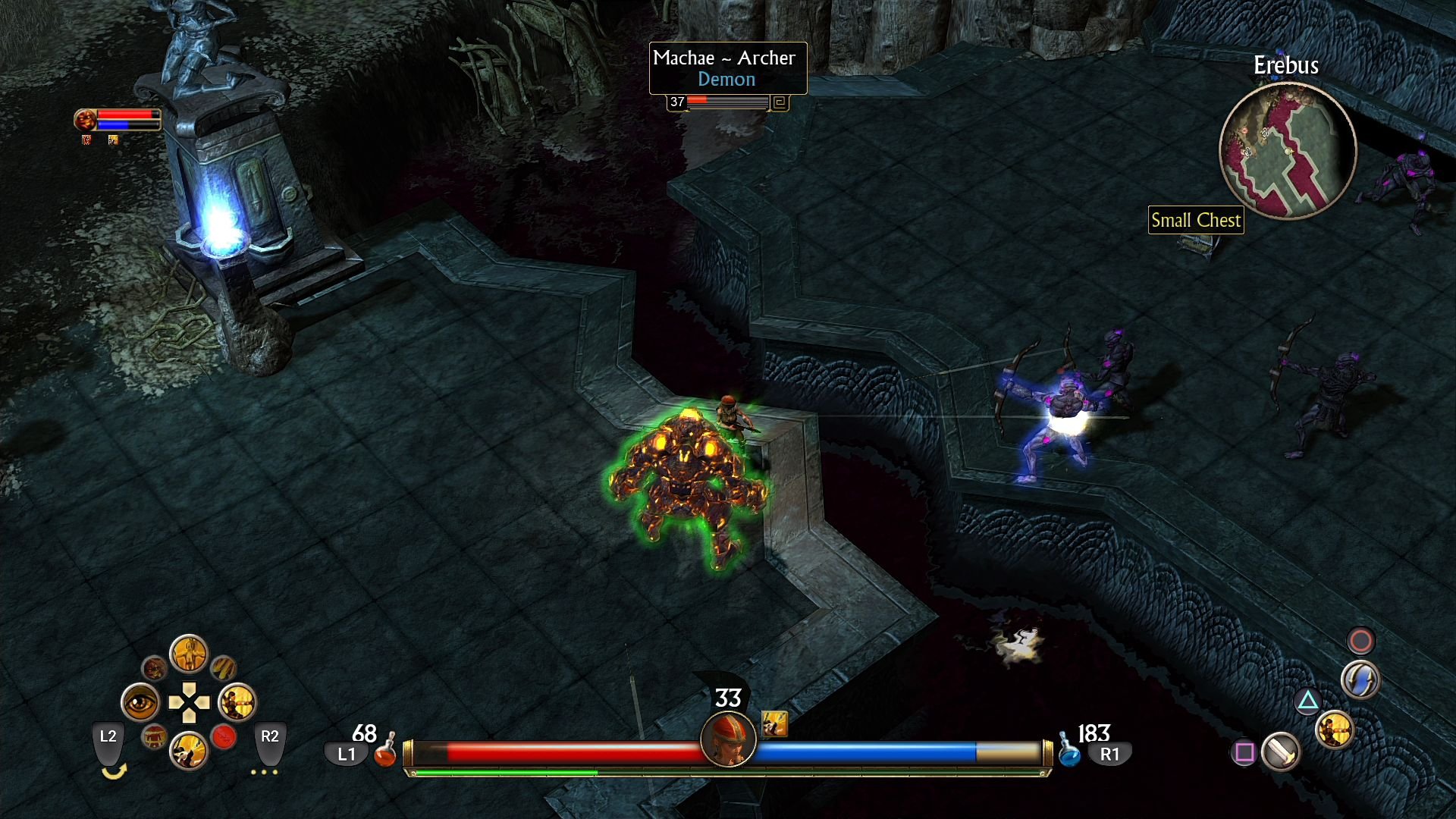Image resolution: width=1456 pixels, height=819 pixels.
Task: Click the dimmed Circle button indicator
Action: coord(1360,642)
